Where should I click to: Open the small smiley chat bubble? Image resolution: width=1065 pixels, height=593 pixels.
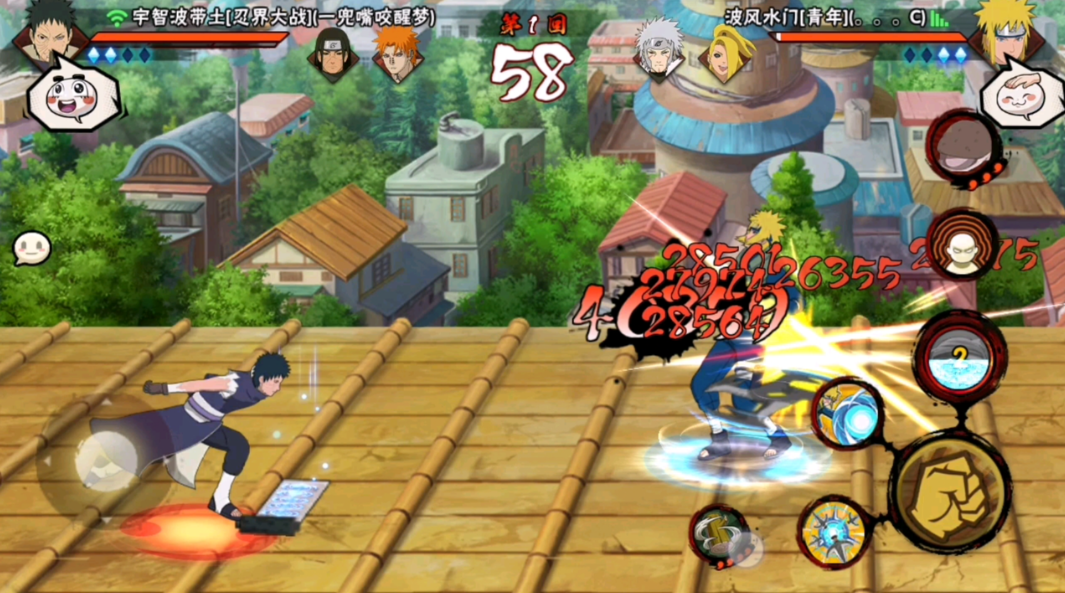click(x=31, y=248)
